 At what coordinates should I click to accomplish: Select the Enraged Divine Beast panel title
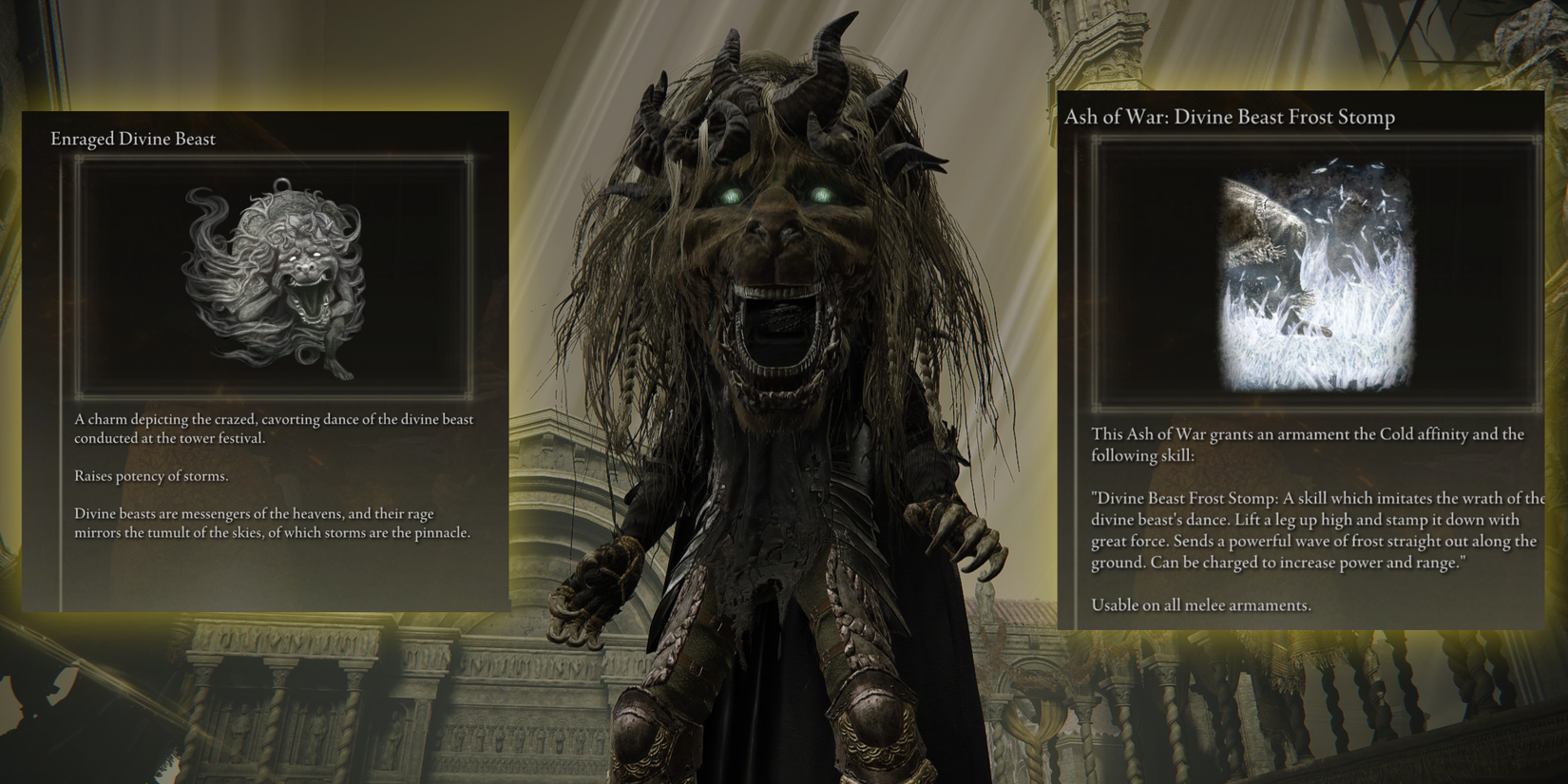tap(132, 139)
